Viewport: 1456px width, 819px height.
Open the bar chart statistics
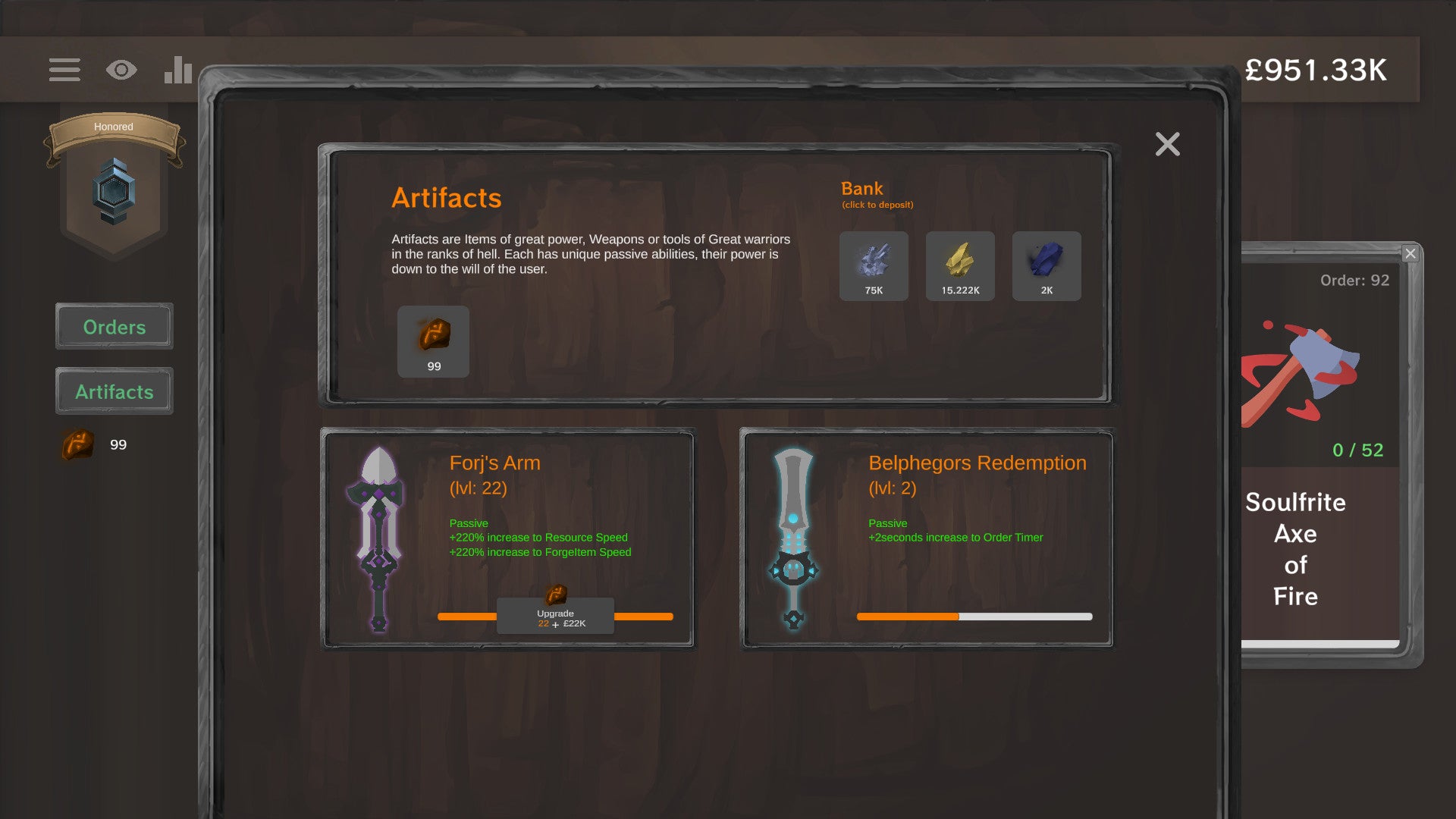178,70
